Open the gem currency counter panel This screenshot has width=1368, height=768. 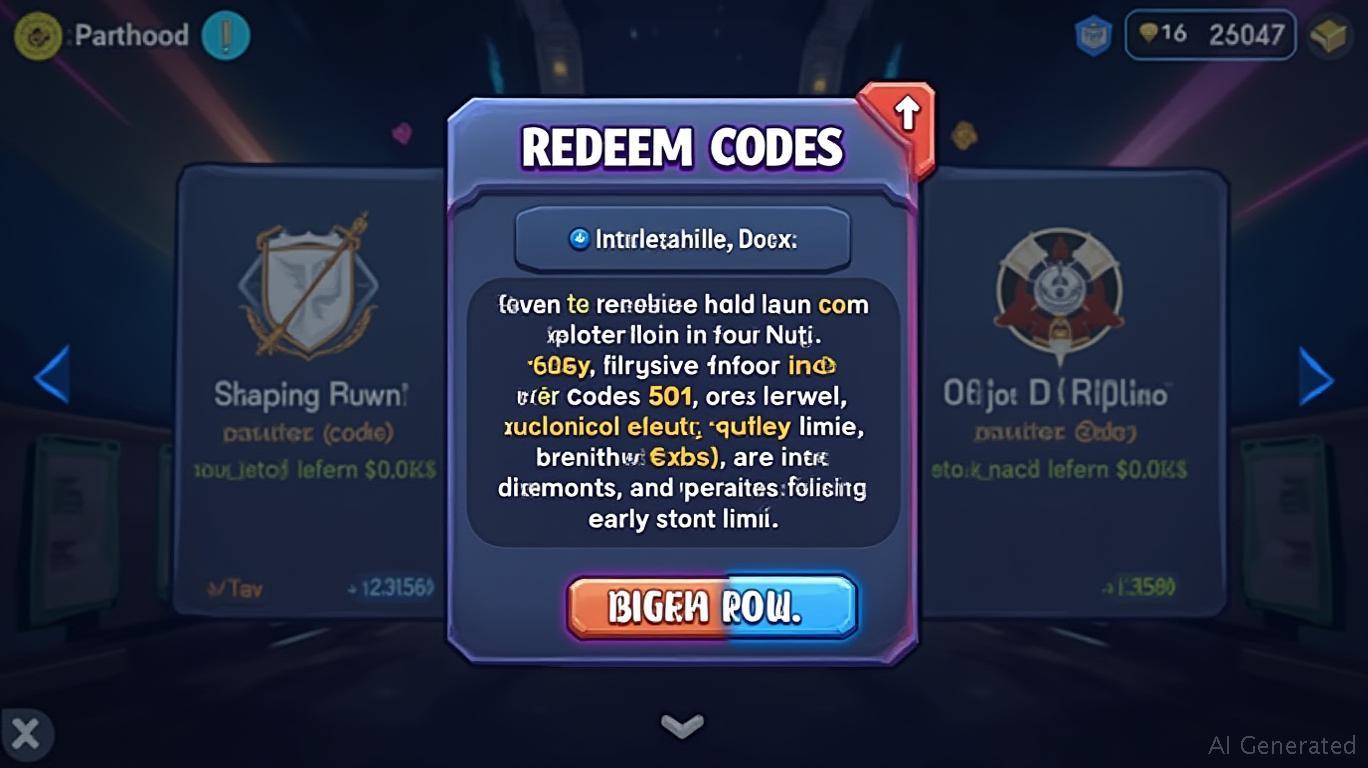point(1210,35)
